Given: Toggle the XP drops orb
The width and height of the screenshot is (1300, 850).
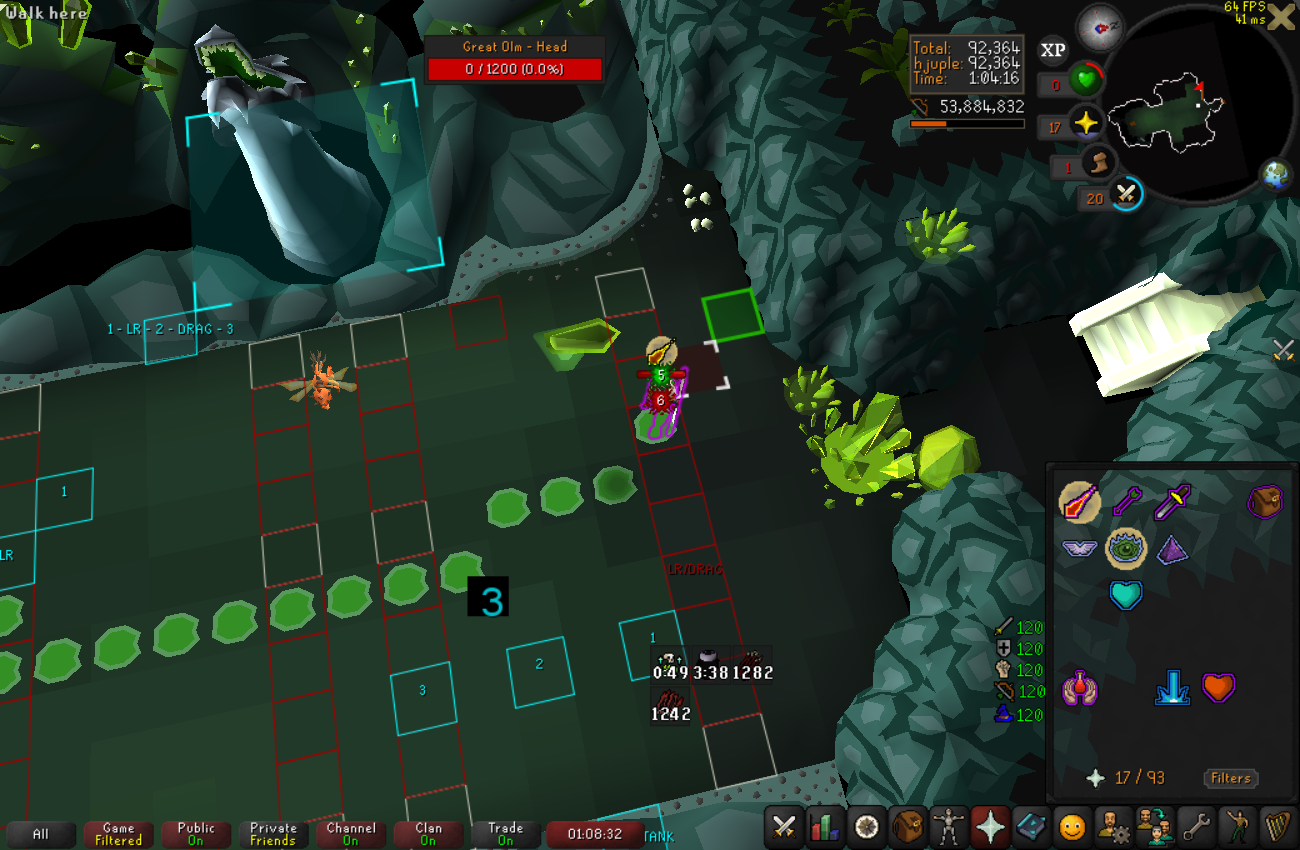Looking at the screenshot, I should click(1053, 49).
